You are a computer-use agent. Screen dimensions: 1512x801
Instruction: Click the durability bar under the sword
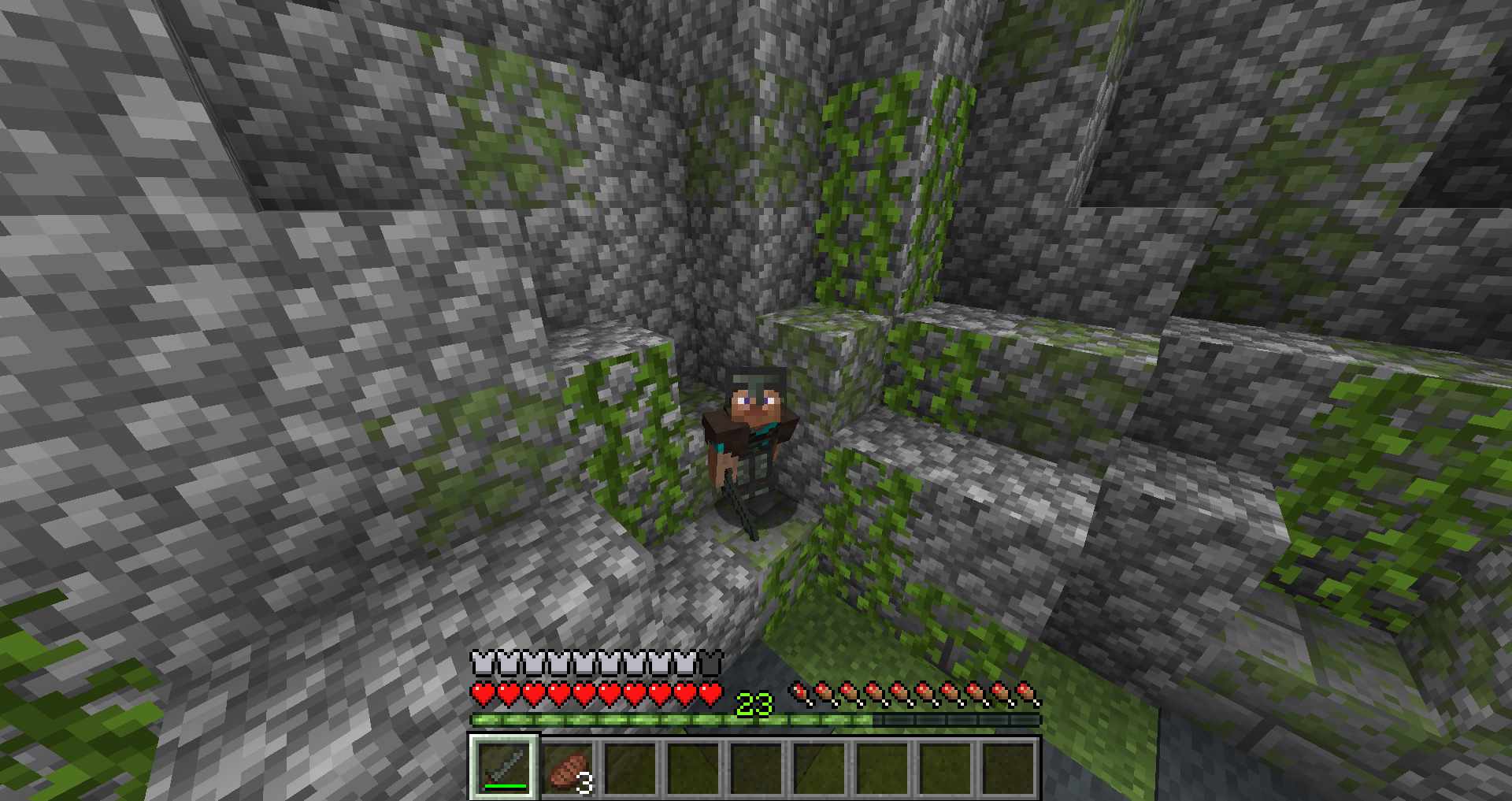click(505, 788)
